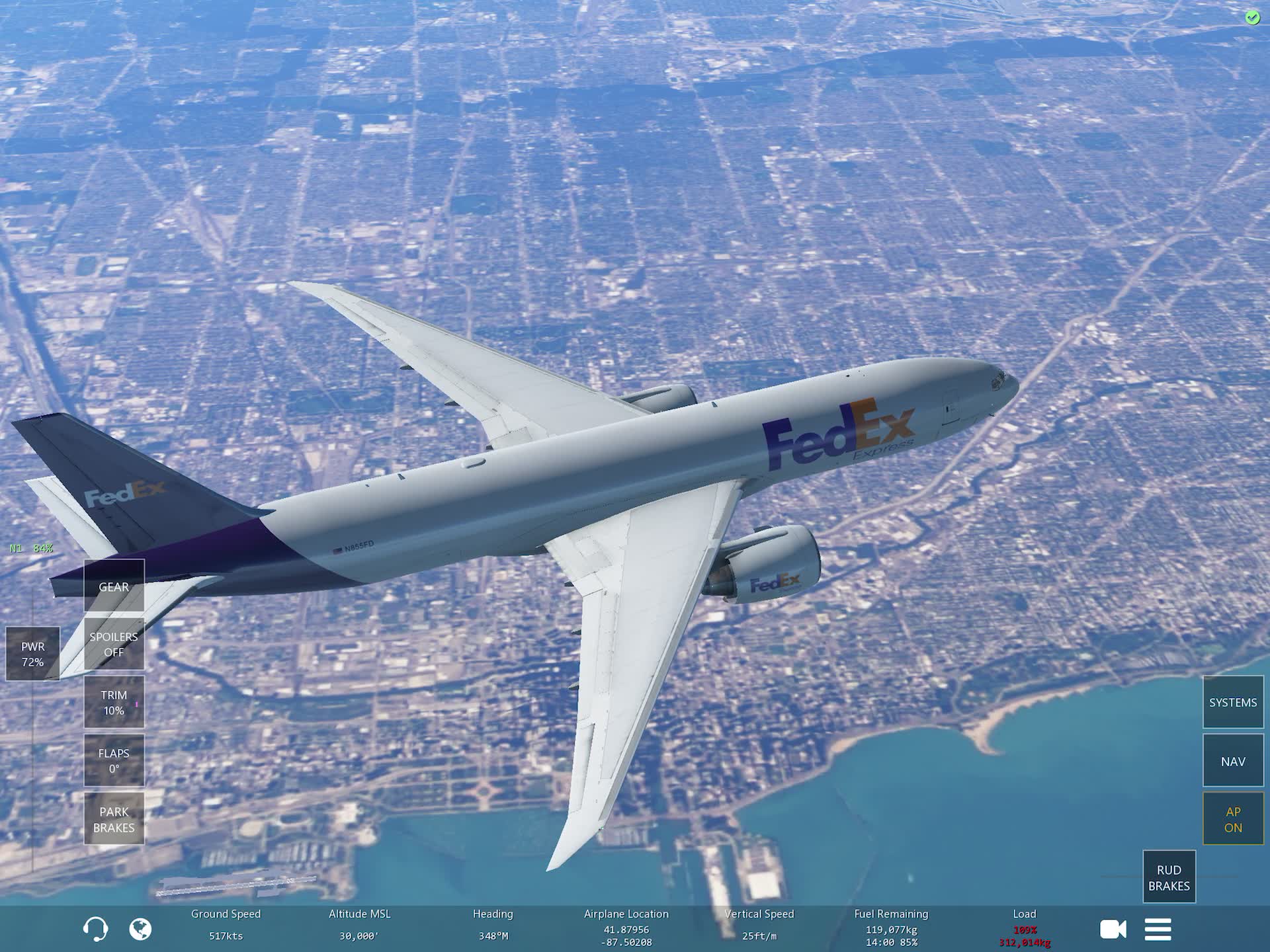Open the NAV panel
This screenshot has height=952, width=1270.
tap(1232, 760)
